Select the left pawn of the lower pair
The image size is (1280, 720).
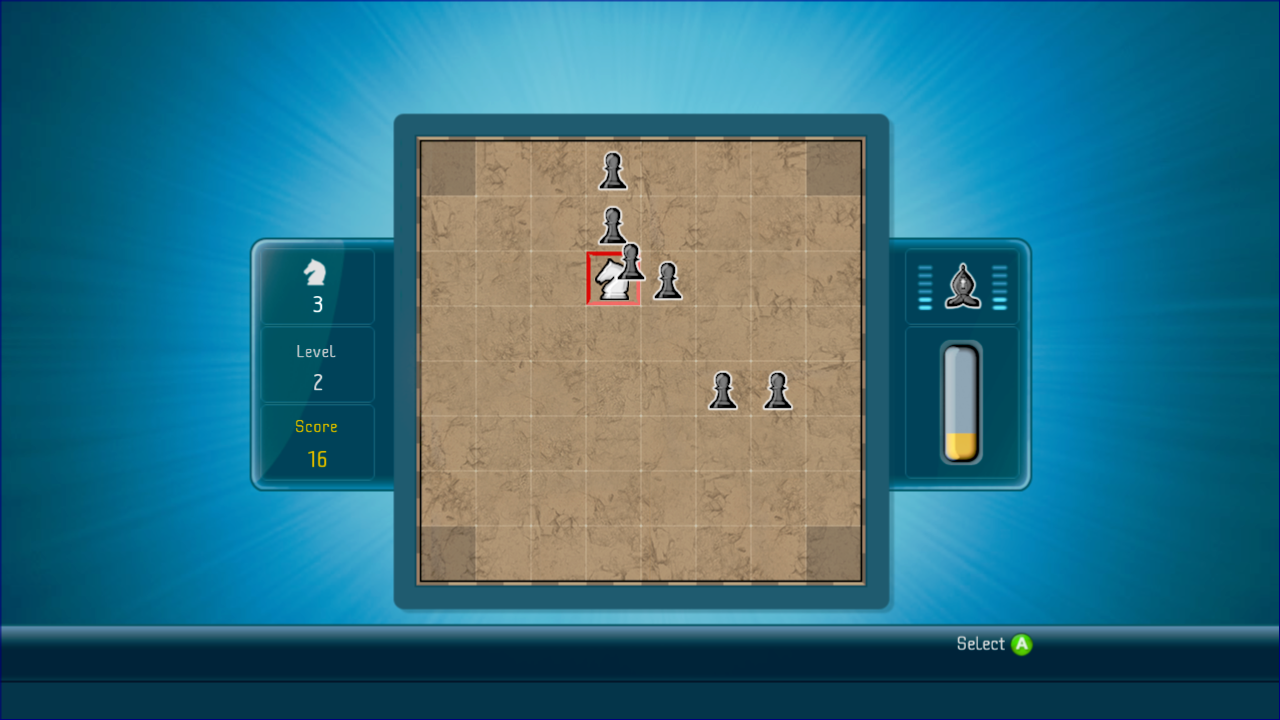click(723, 390)
